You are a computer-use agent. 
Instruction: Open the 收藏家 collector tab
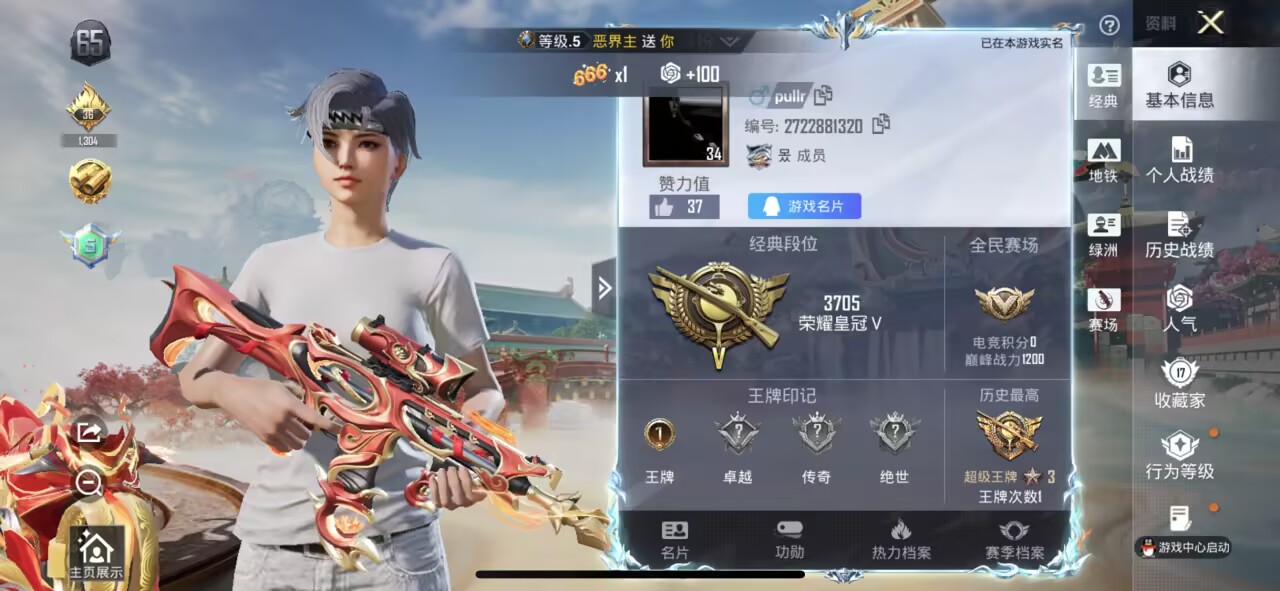1180,384
